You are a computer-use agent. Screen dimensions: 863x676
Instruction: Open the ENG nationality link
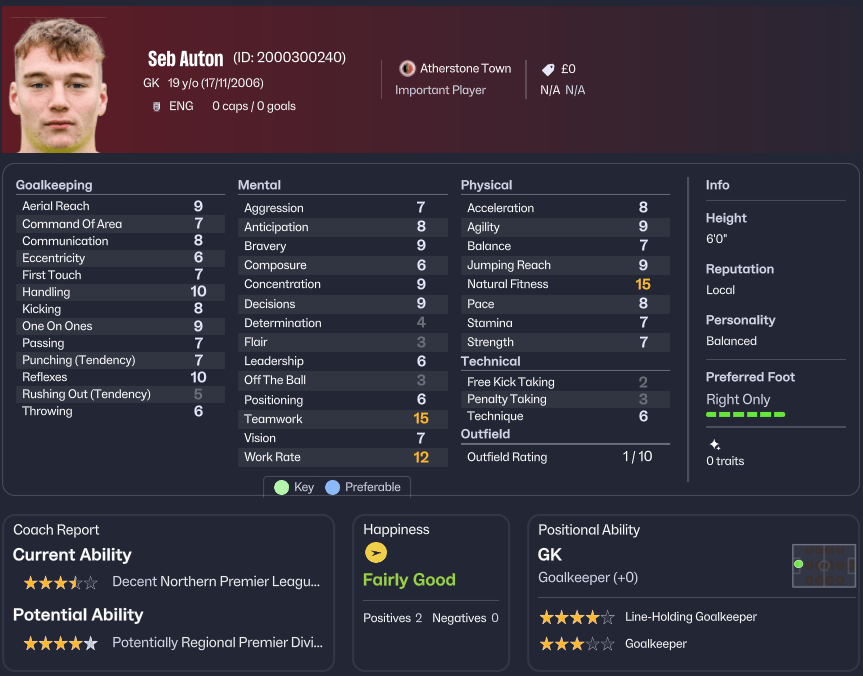point(181,106)
